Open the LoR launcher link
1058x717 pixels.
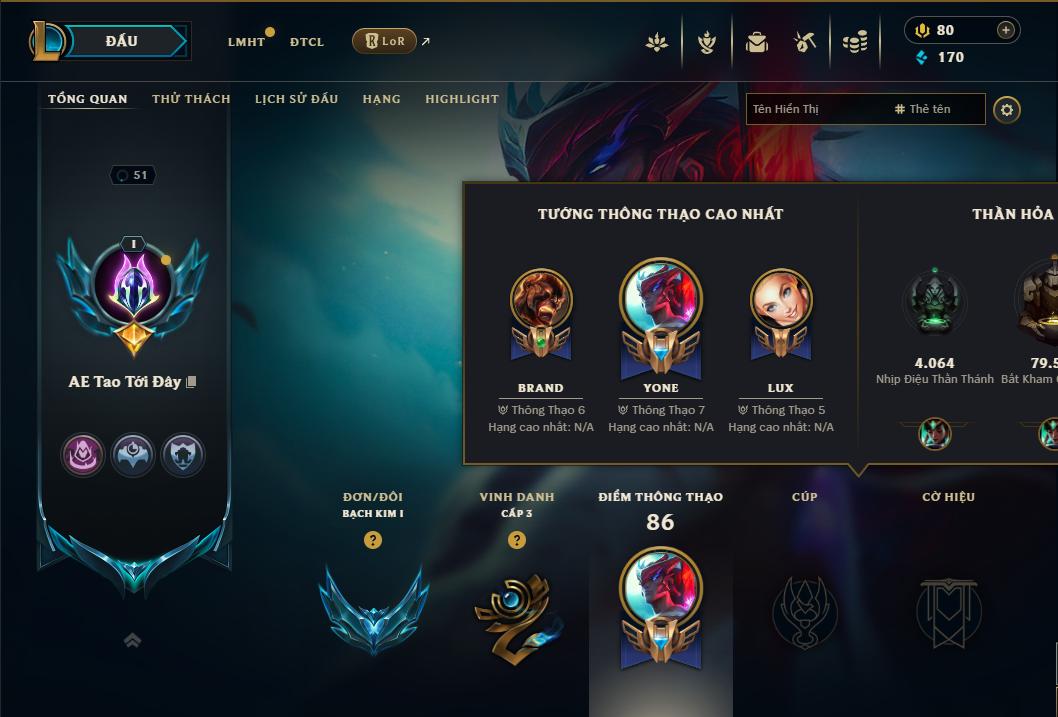[385, 41]
